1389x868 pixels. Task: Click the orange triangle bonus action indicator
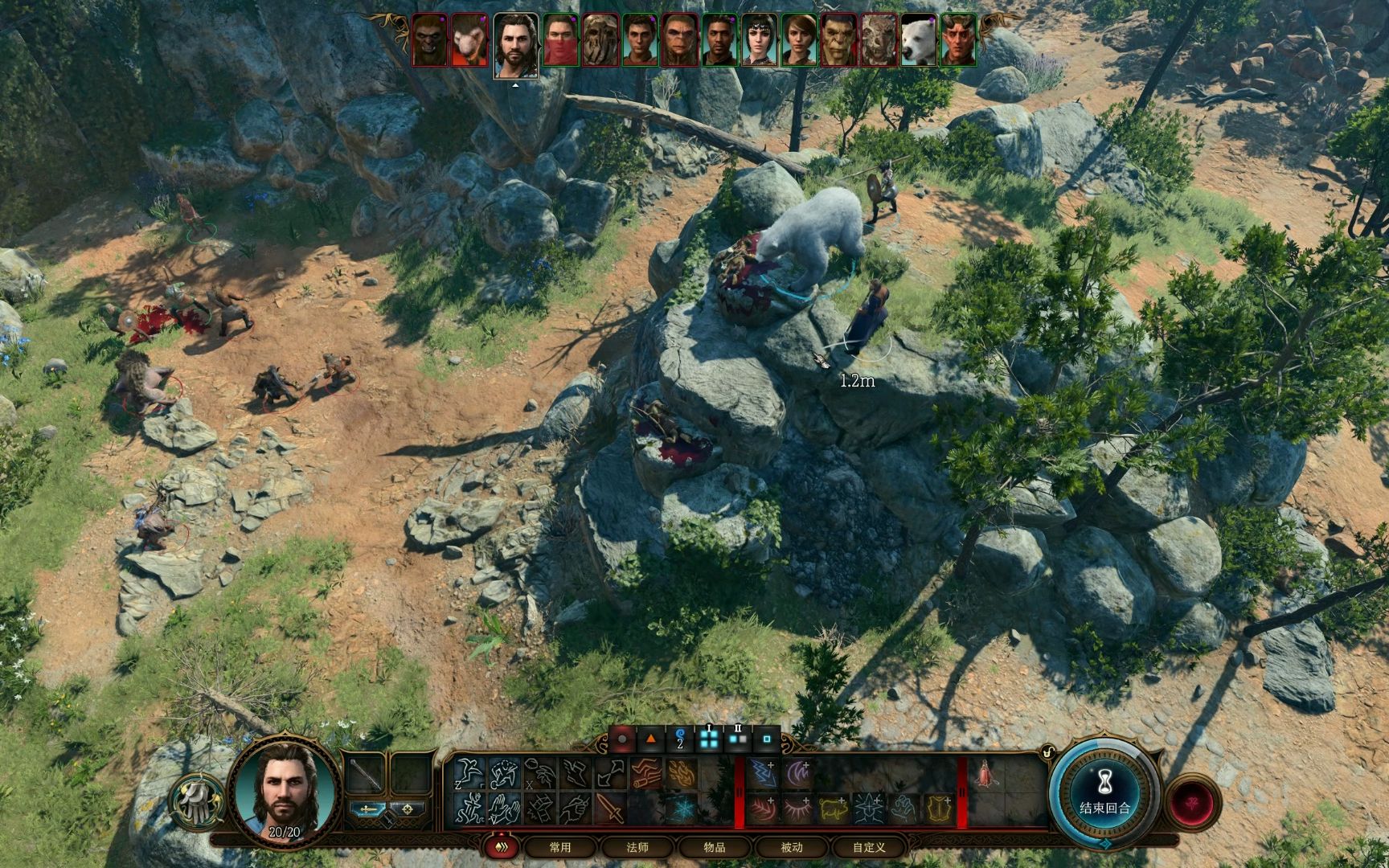(x=650, y=739)
